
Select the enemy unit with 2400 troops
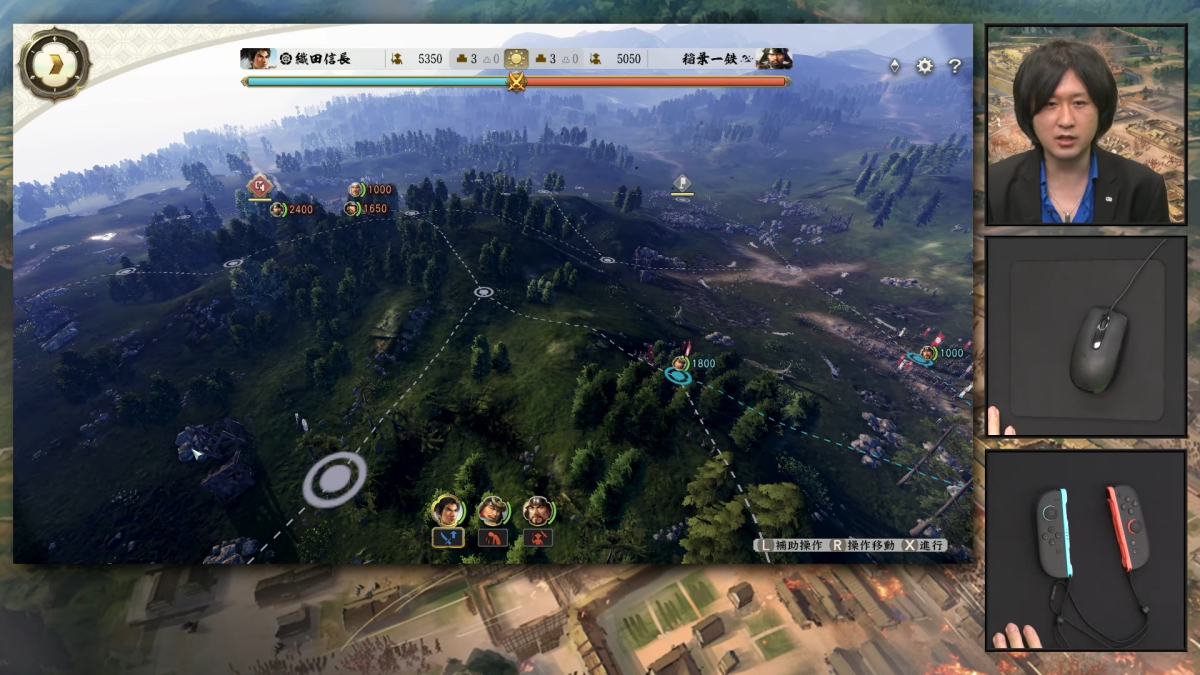tap(279, 209)
